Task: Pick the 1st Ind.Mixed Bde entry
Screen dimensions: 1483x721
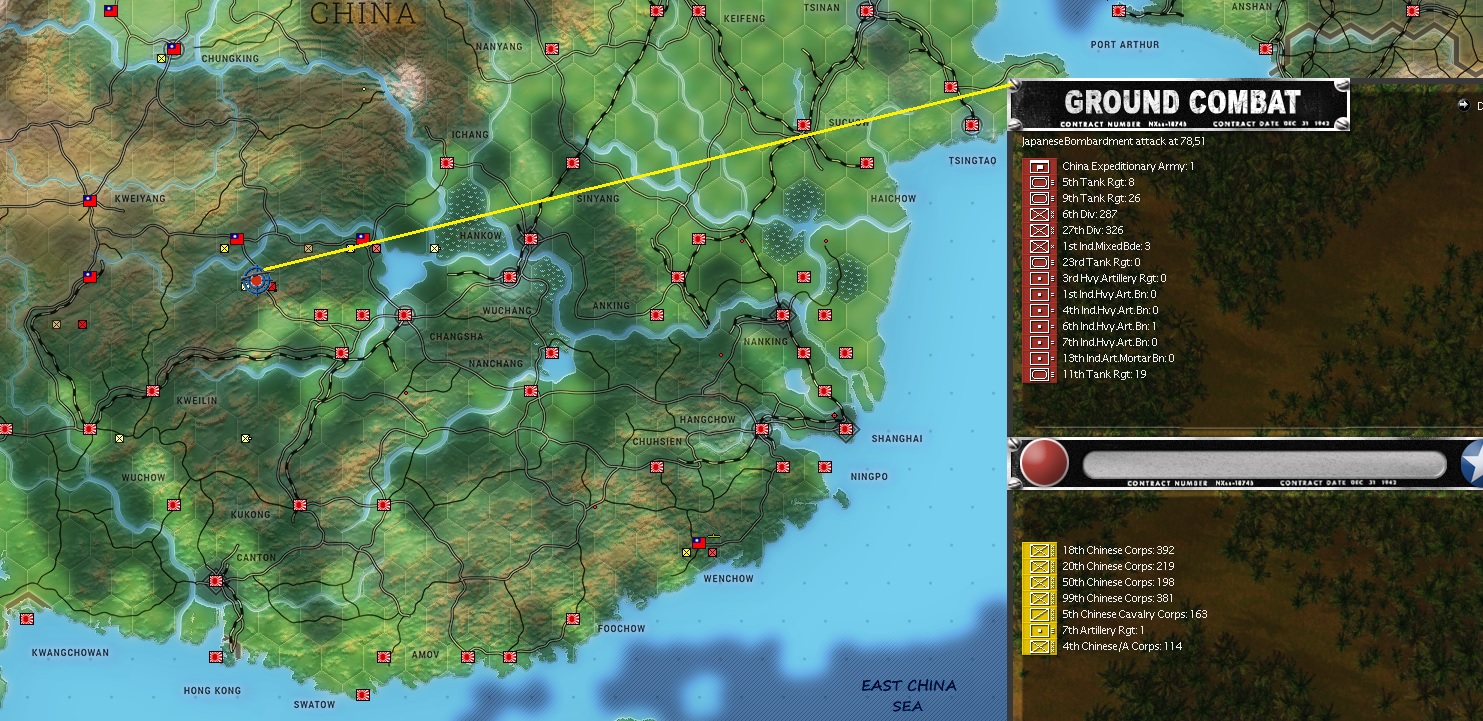Action: [x=1106, y=246]
